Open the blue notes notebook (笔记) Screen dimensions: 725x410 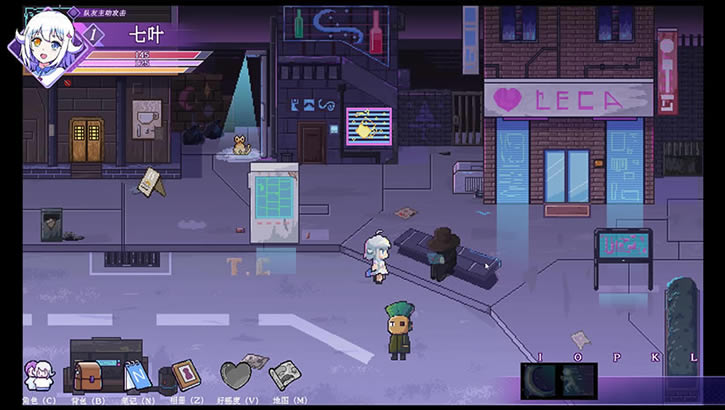tap(136, 374)
